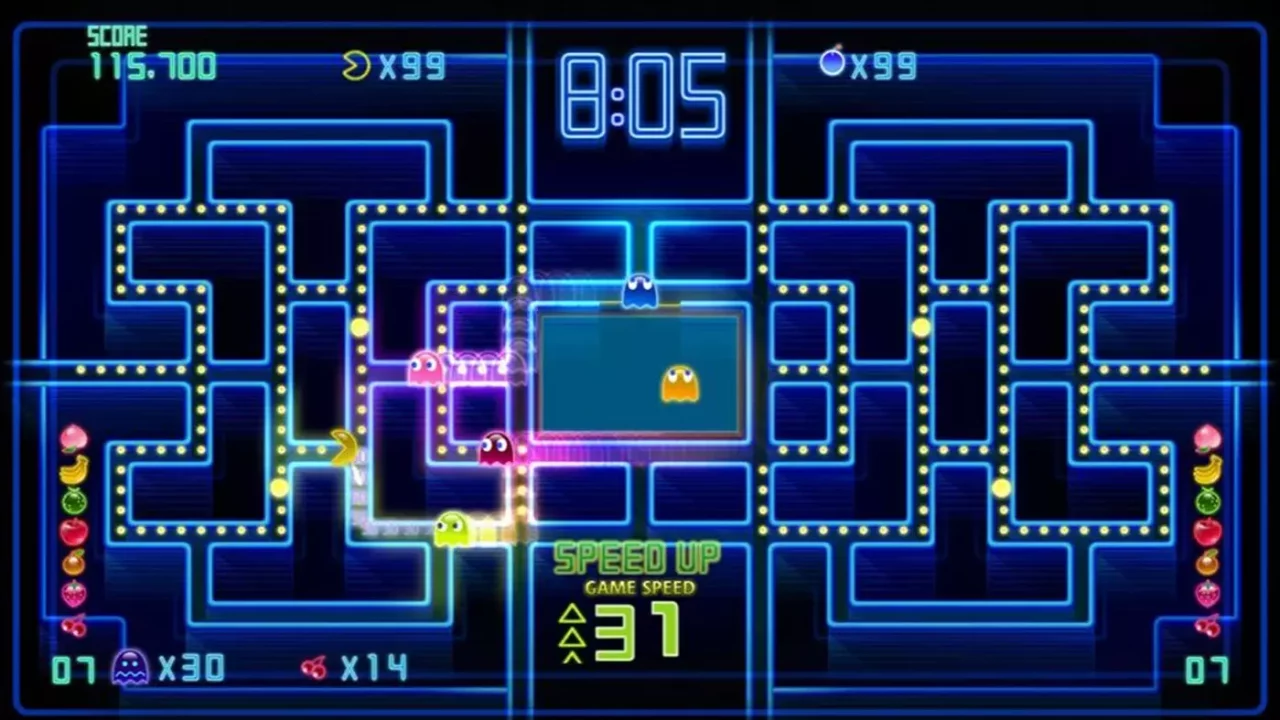Click the 07 level indicator at bottom left

pos(71,668)
